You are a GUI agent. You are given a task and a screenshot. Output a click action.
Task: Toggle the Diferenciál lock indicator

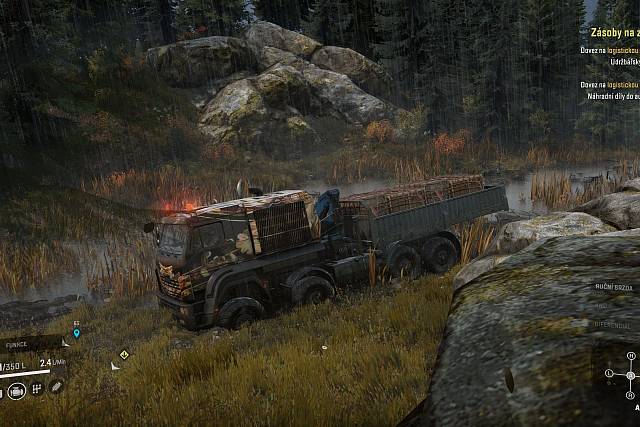[x=611, y=325]
